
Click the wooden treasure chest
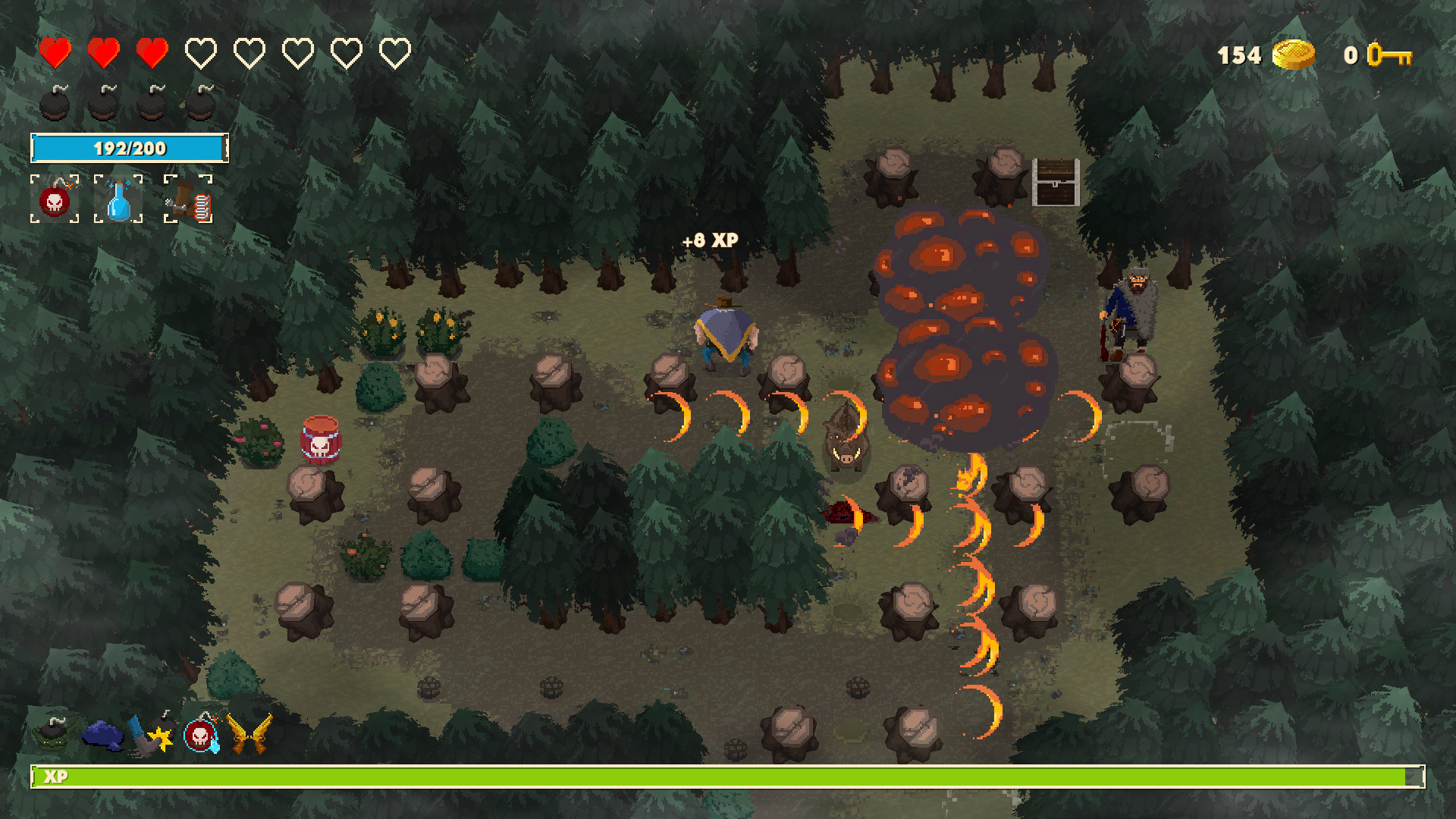(x=1056, y=180)
